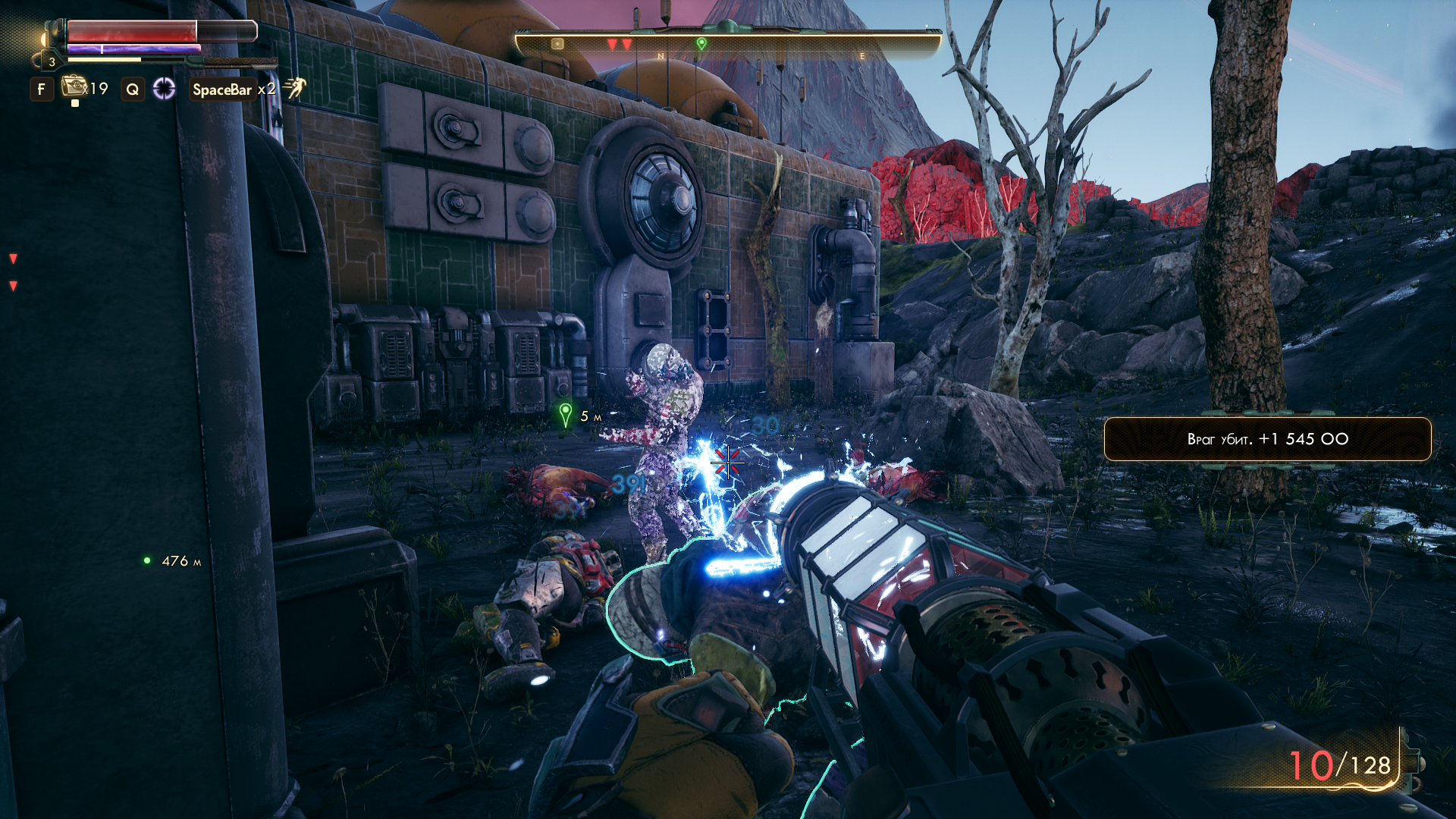Select the green waypoint pin marked 5 м
Screen dimensions: 1456x819
tap(565, 414)
